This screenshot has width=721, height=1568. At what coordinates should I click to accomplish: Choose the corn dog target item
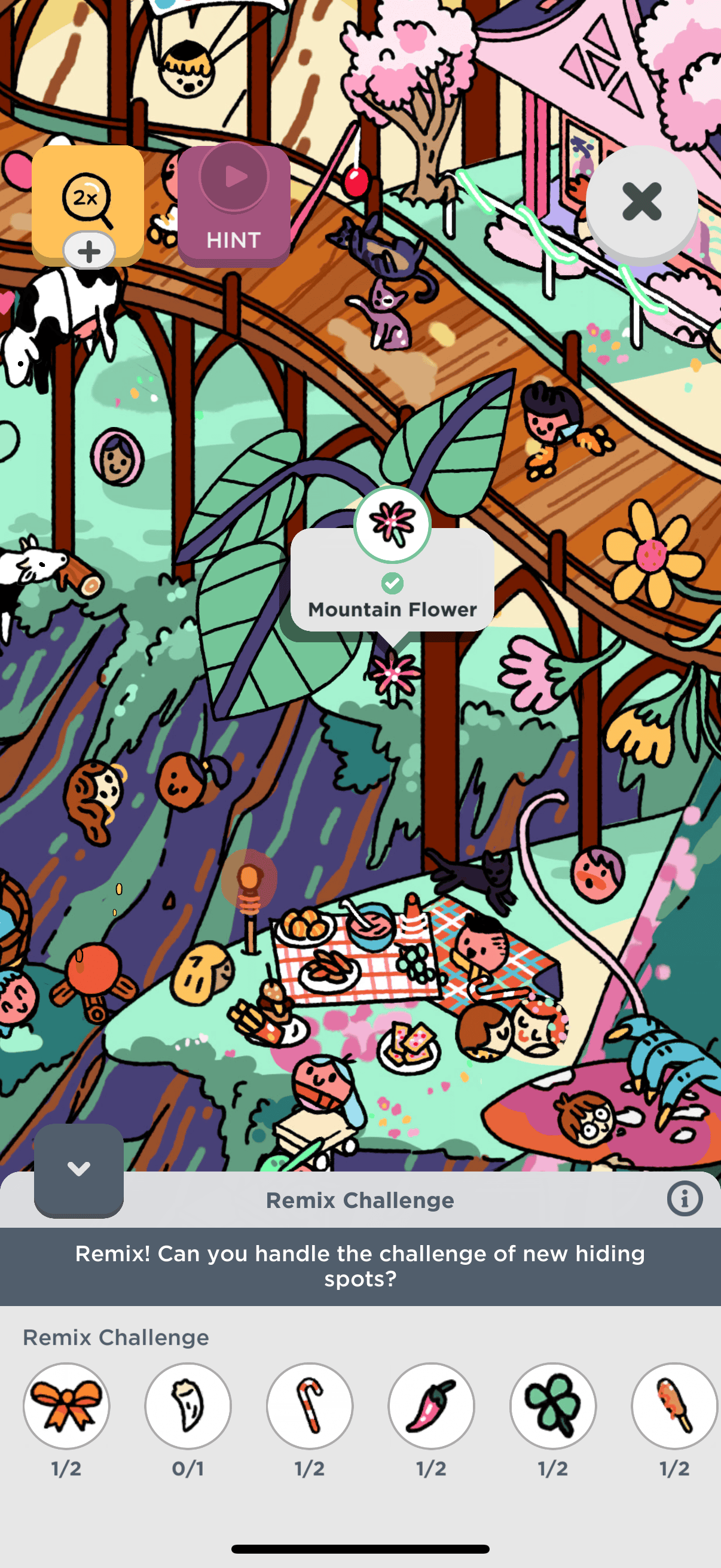[674, 1405]
